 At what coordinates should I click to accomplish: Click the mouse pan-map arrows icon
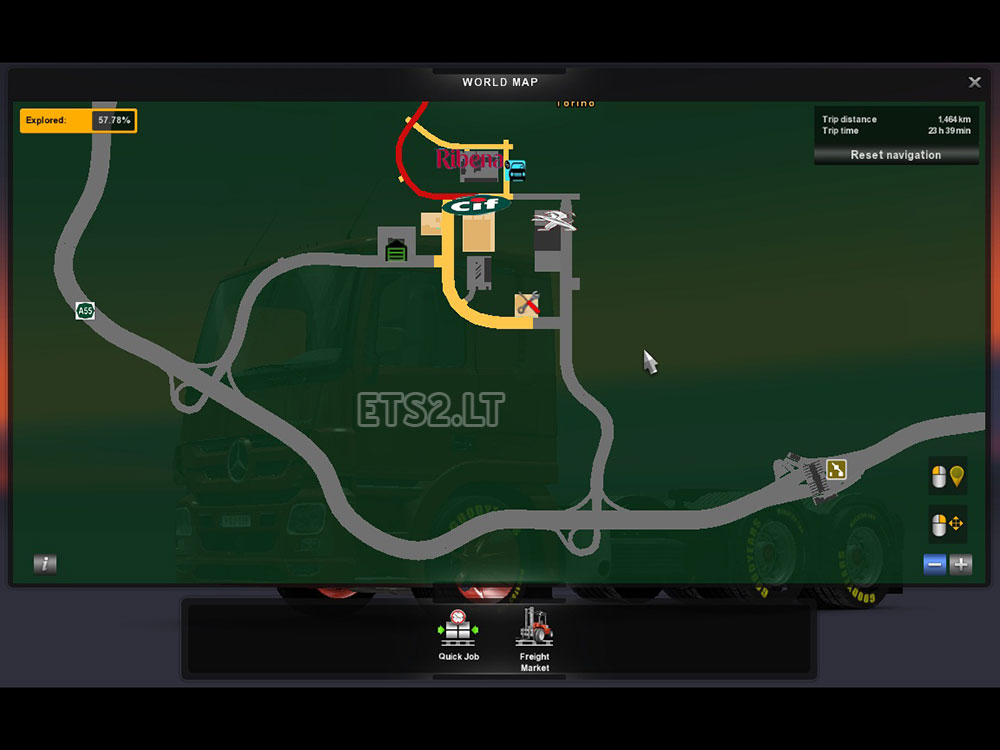pos(947,523)
